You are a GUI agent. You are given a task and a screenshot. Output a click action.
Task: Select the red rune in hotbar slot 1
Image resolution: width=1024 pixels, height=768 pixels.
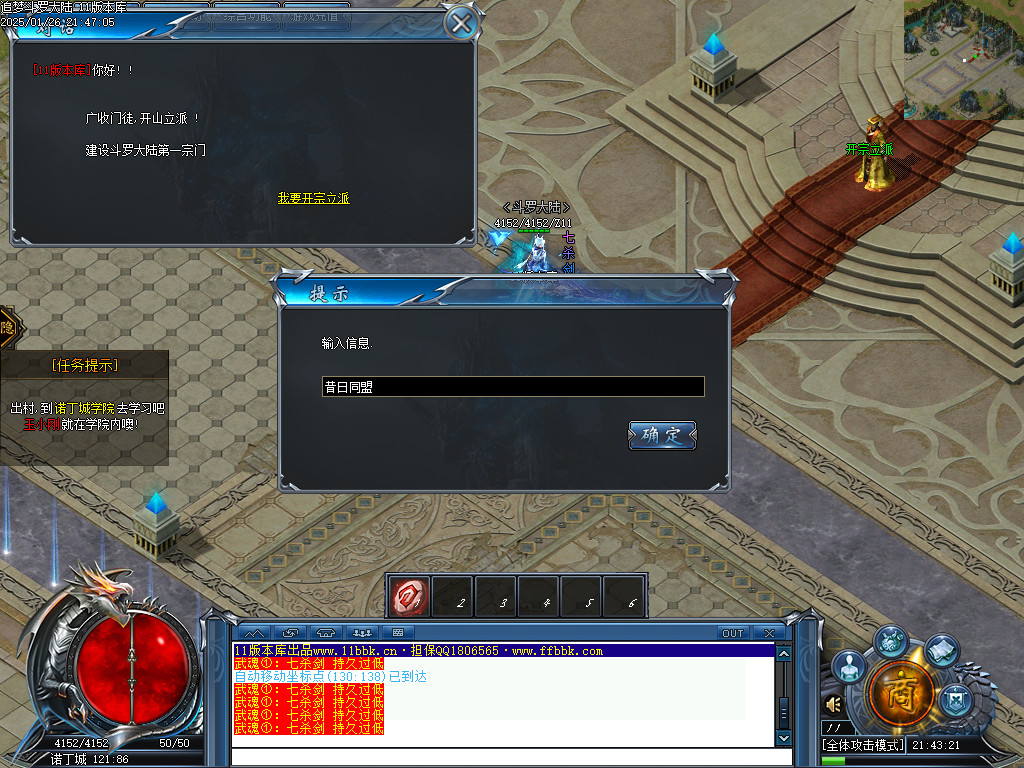tap(410, 595)
